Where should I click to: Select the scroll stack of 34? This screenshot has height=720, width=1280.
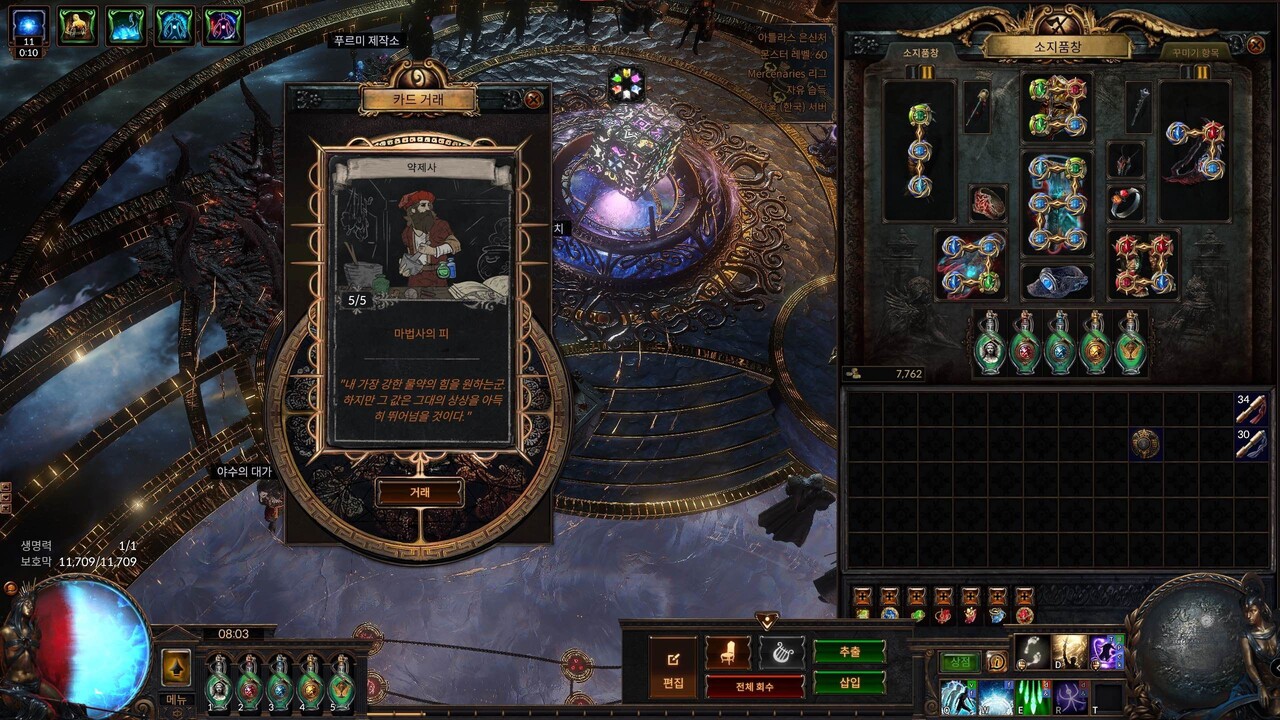(1251, 408)
